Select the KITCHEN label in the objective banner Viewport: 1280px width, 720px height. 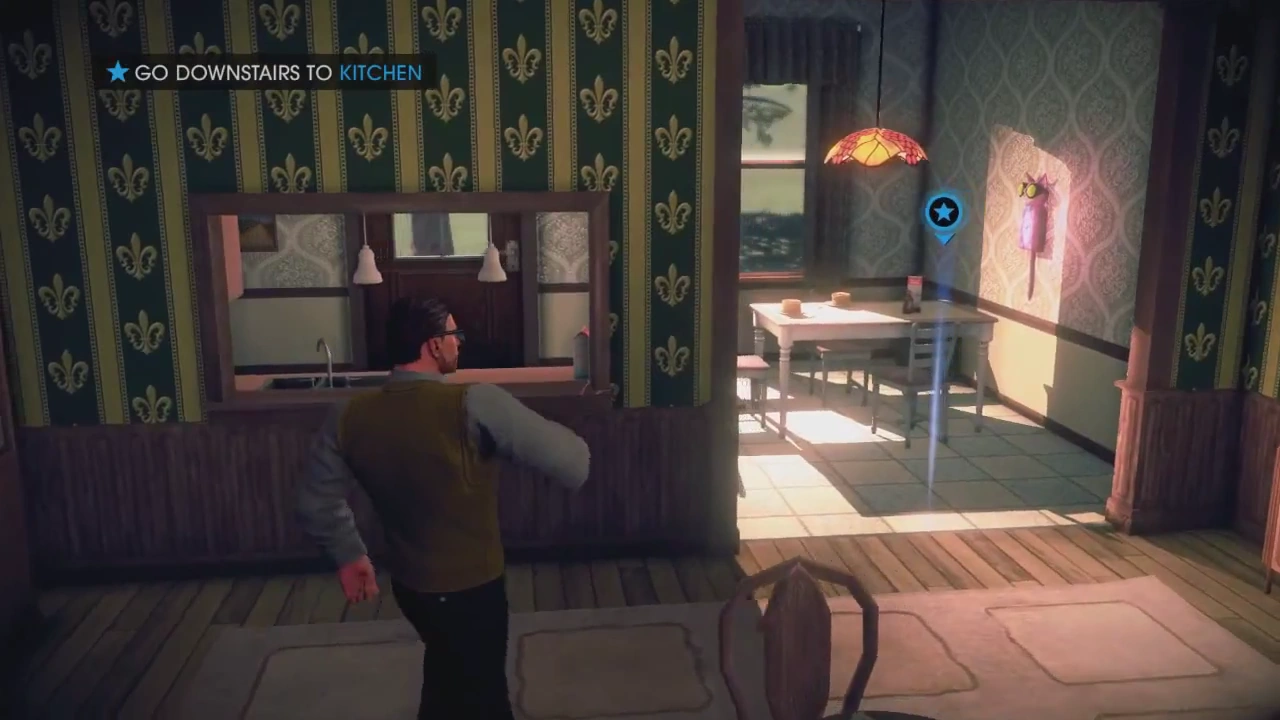pos(380,72)
